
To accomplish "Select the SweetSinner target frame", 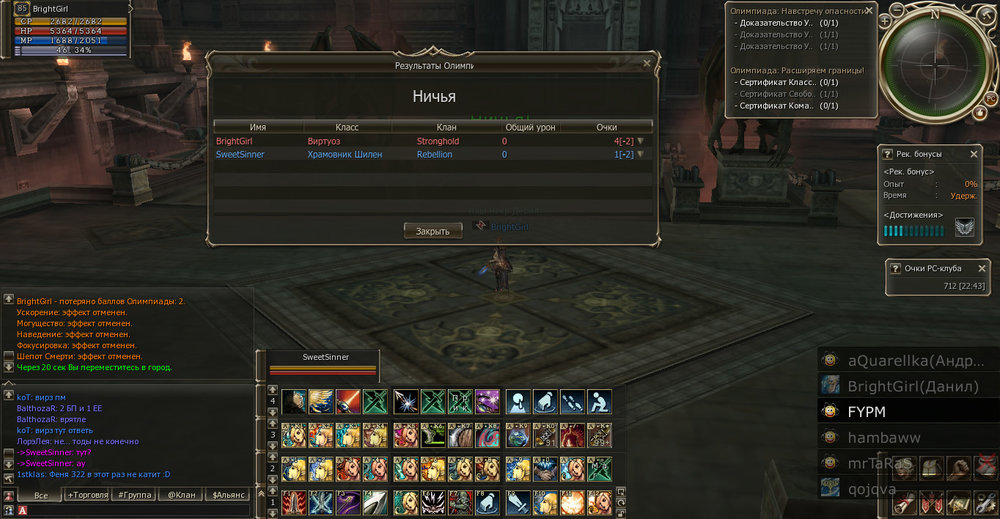I will pos(322,363).
